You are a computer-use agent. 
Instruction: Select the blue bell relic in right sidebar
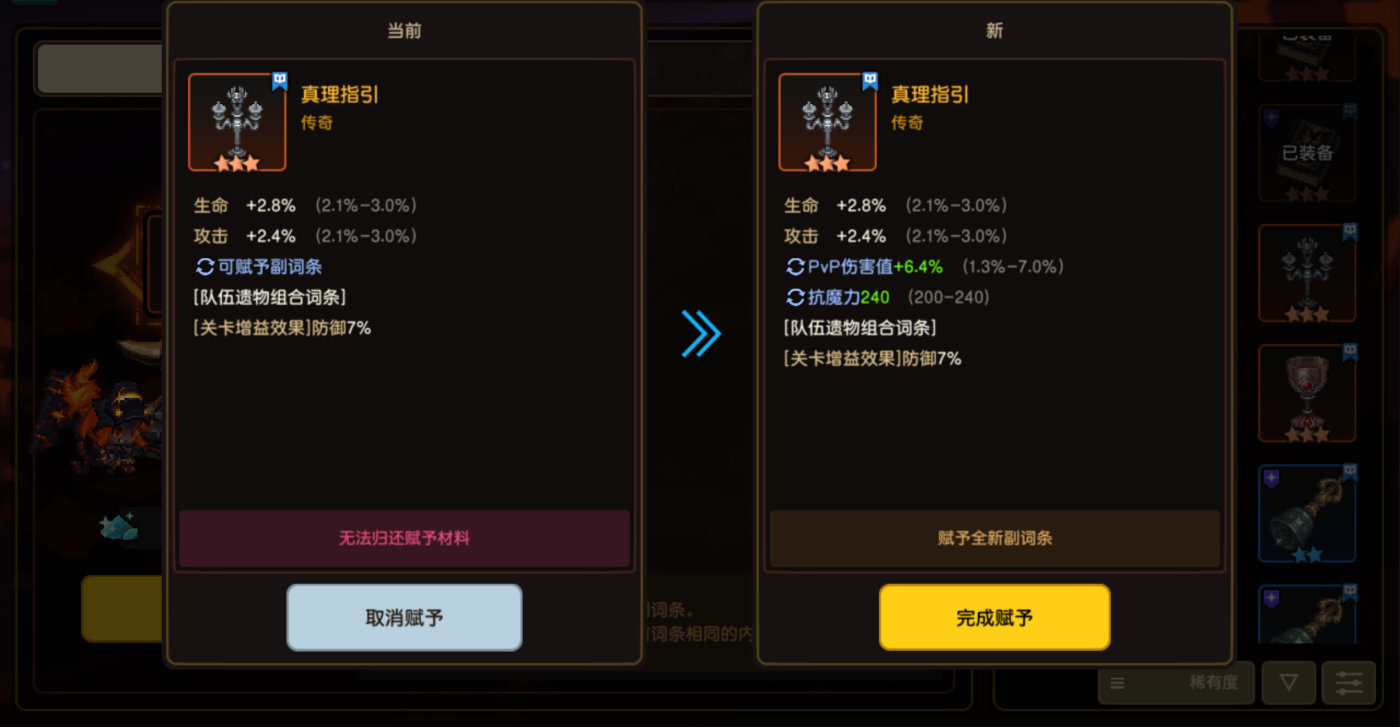(x=1307, y=513)
